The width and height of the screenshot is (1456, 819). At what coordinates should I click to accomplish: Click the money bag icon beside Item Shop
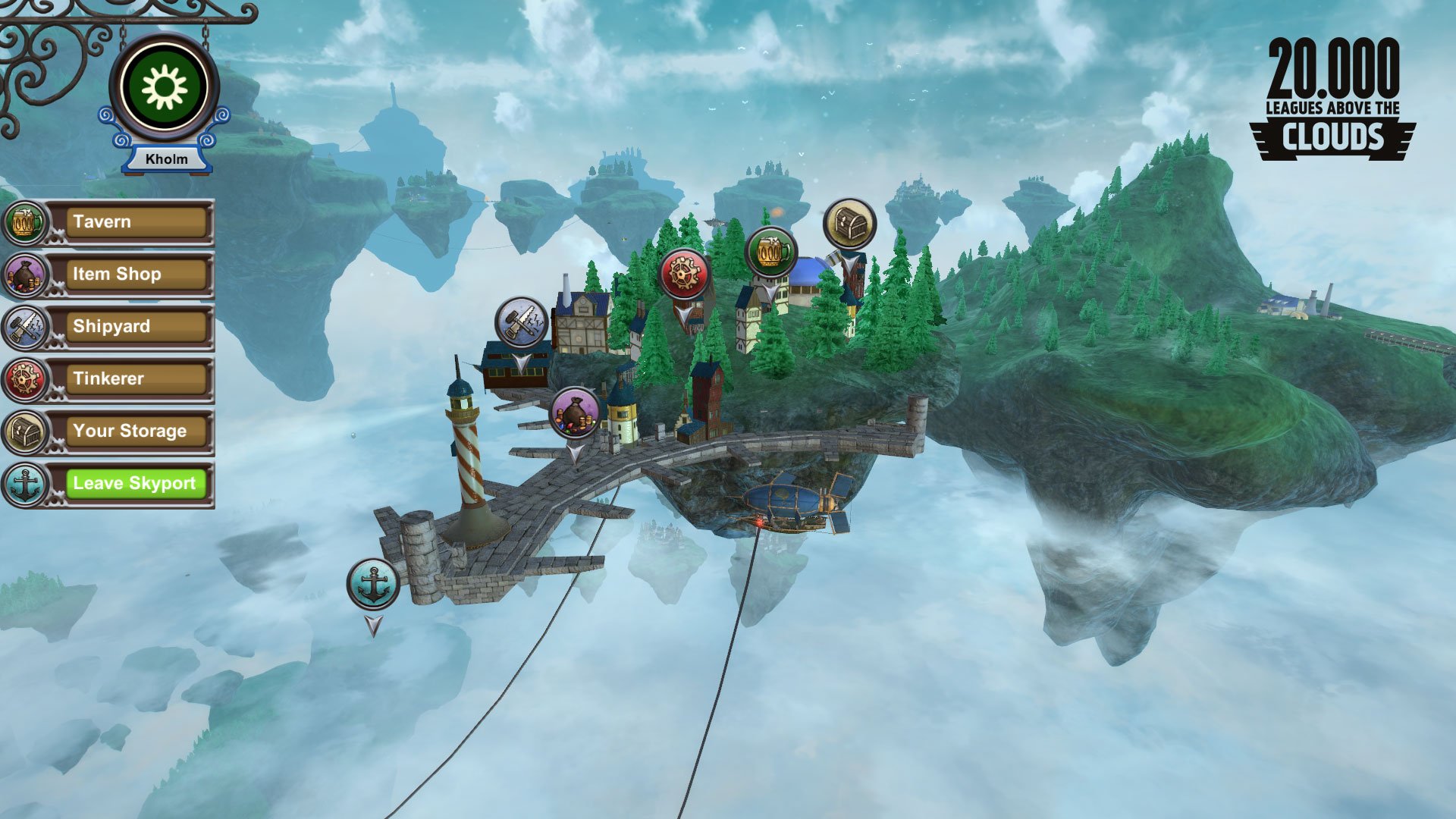tap(25, 274)
